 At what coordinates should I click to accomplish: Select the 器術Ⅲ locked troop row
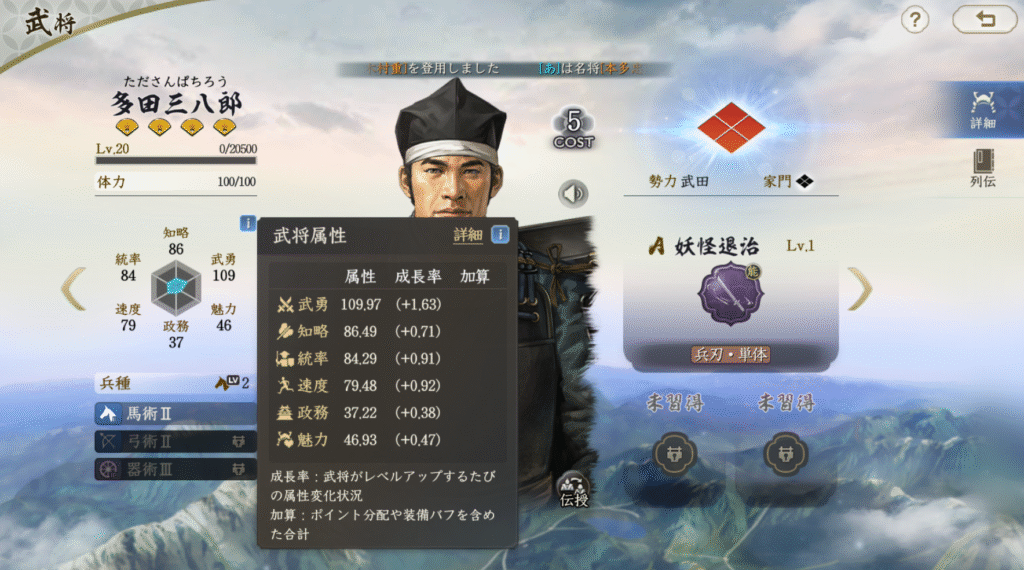point(175,468)
